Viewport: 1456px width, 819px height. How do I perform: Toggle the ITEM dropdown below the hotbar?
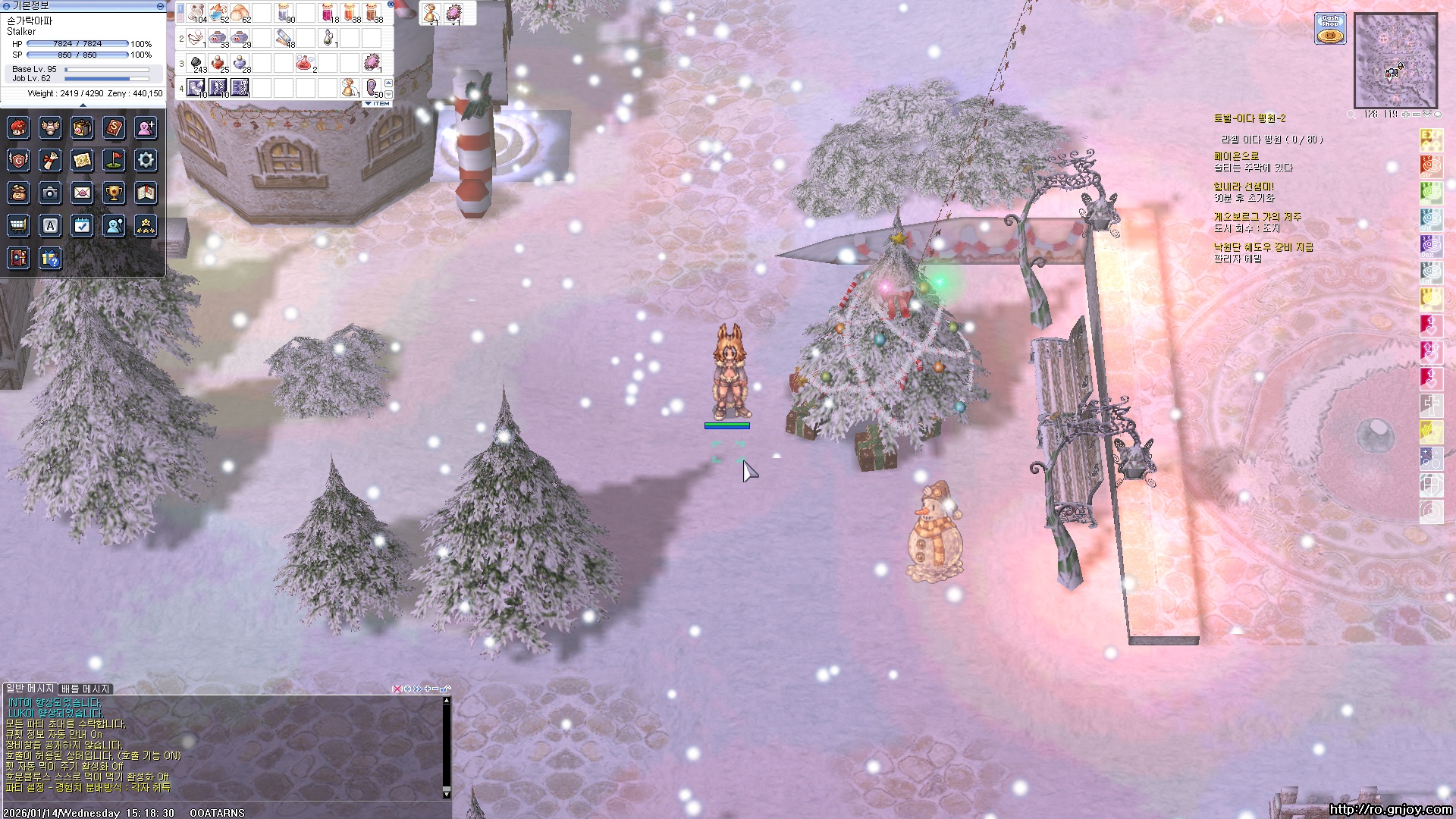pyautogui.click(x=378, y=103)
